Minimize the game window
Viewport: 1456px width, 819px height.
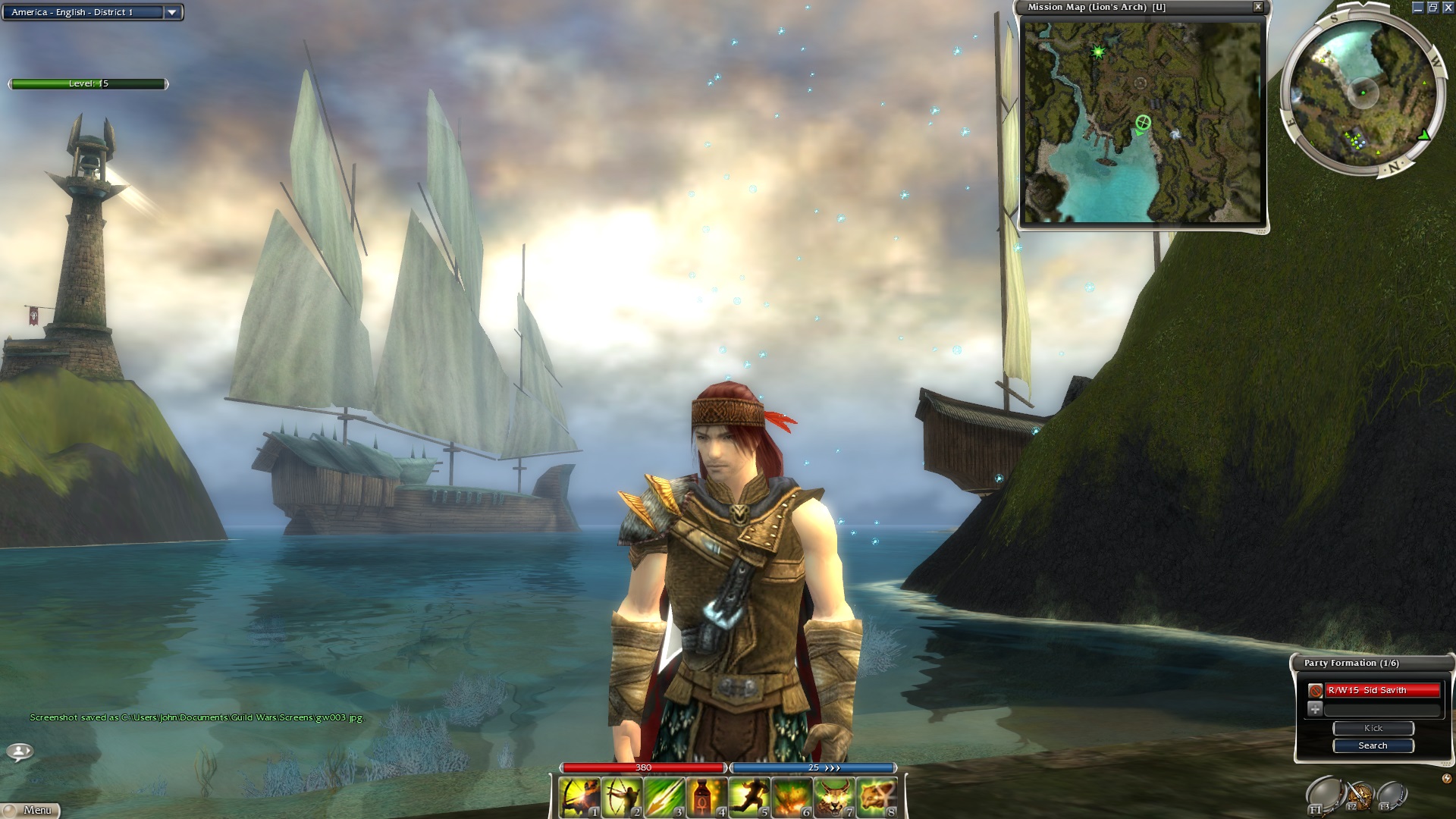click(1418, 7)
